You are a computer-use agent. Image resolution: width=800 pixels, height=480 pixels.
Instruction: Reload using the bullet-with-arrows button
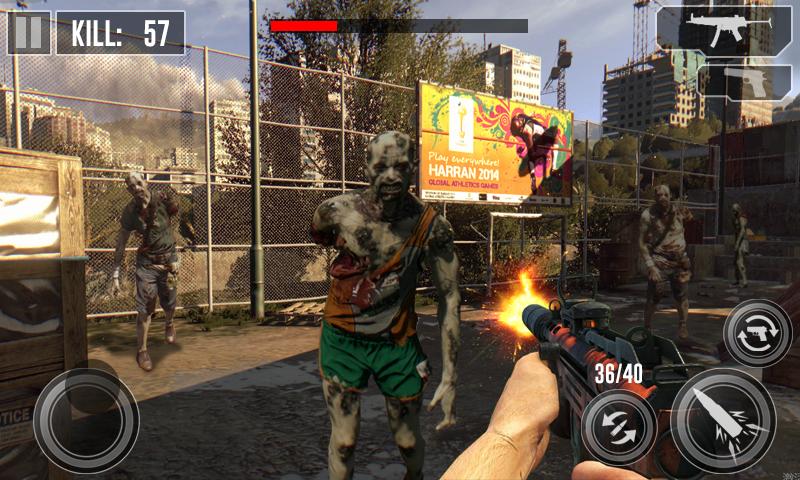[619, 427]
